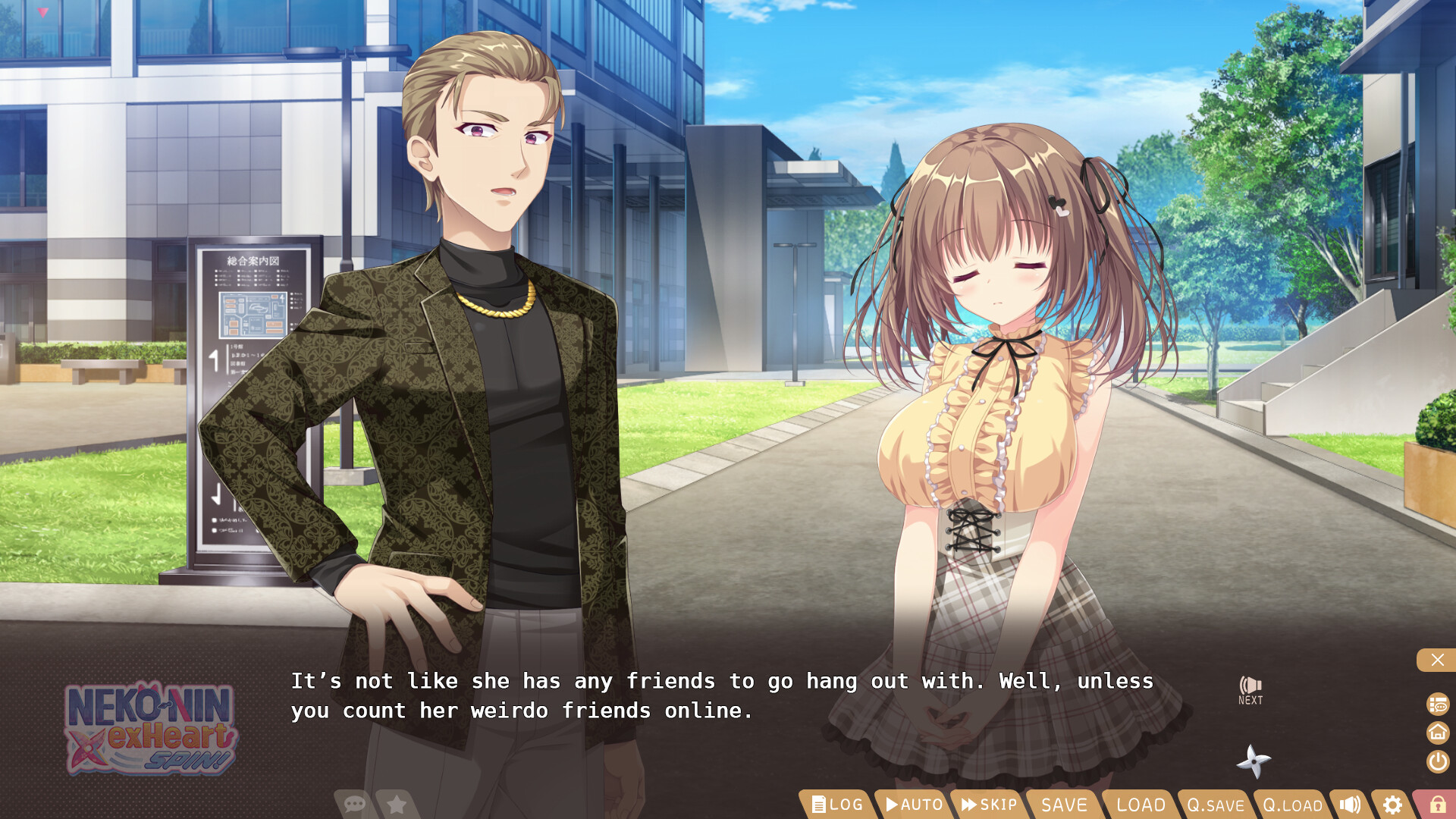1456x819 pixels.
Task: Open the SAVE screen
Action: (x=1064, y=805)
